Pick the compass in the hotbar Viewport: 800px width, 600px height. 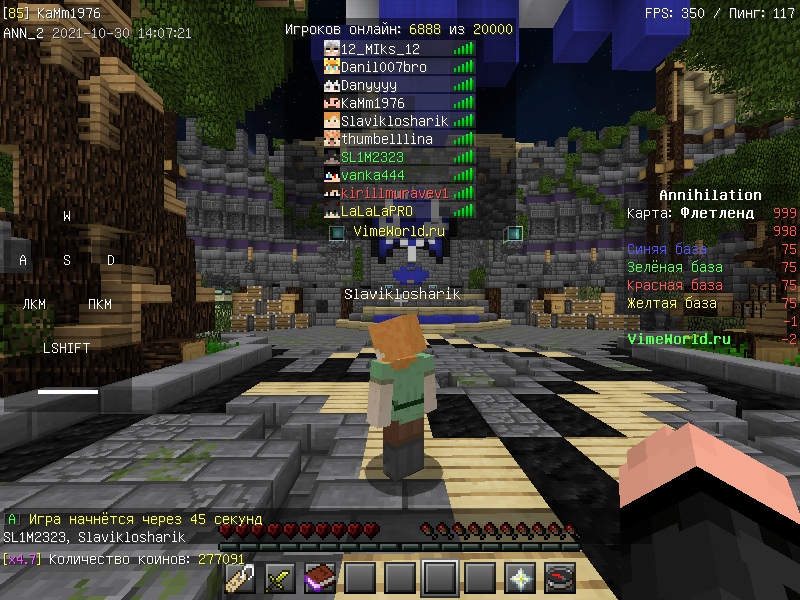[x=560, y=578]
